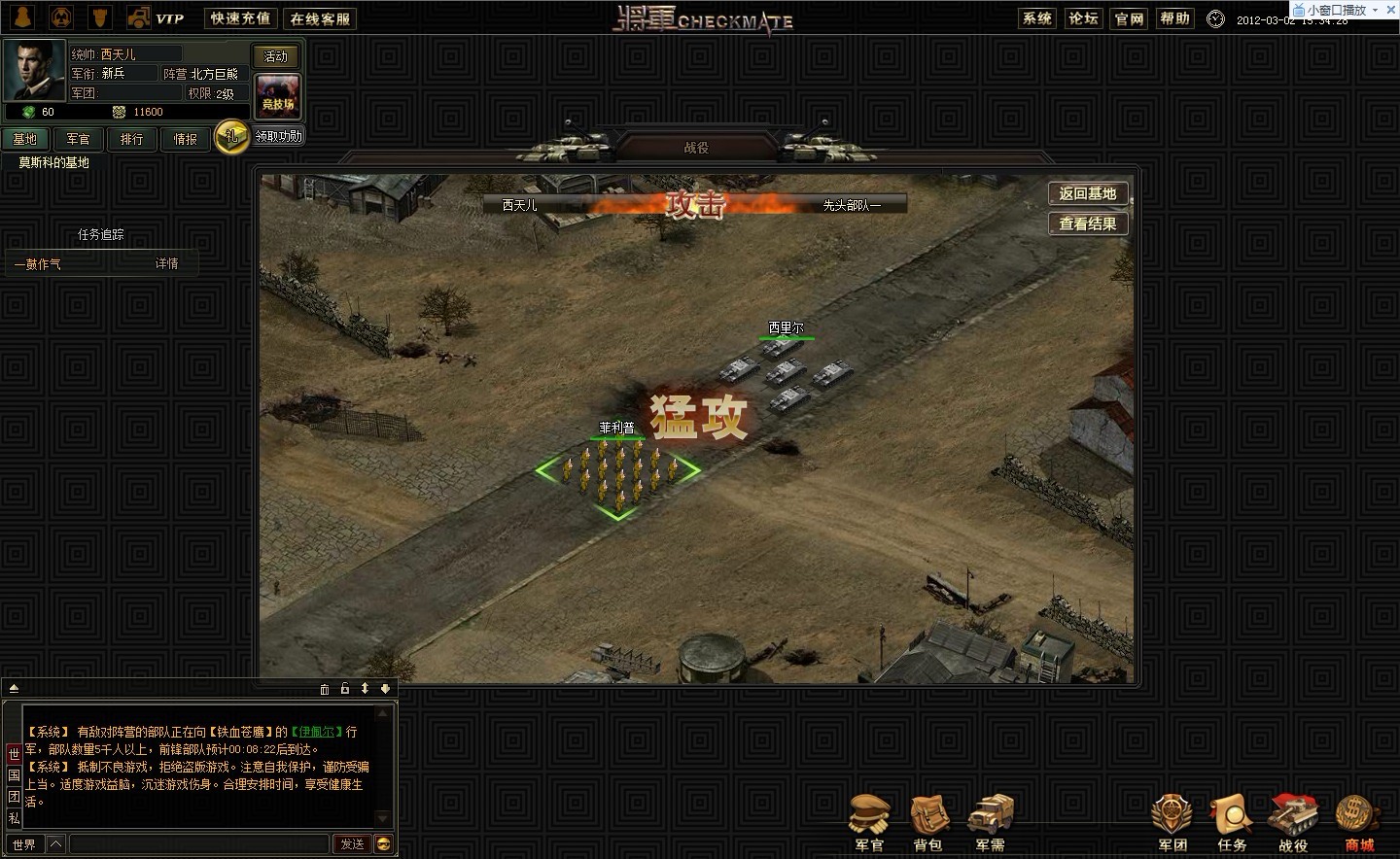The width and height of the screenshot is (1400, 859).
Task: Enter the 竞技场 arena
Action: coord(277,97)
